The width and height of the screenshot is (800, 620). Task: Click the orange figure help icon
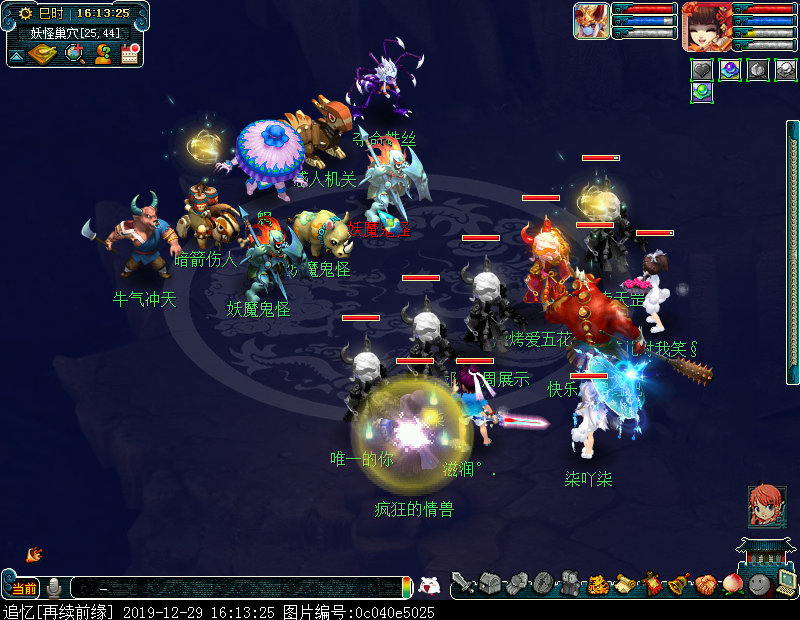click(102, 54)
